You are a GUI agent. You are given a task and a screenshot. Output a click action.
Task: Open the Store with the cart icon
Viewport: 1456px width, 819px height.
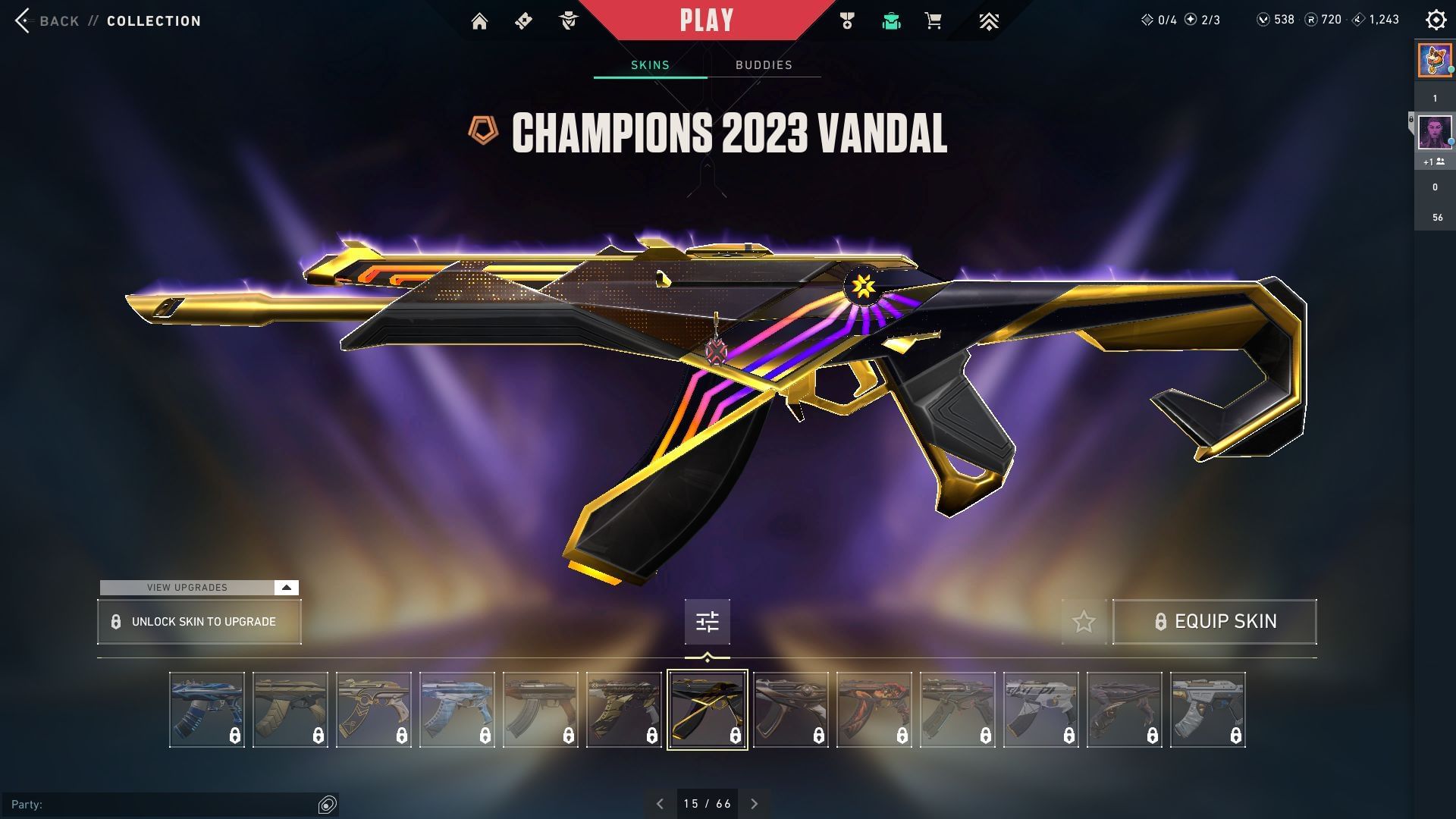(933, 20)
